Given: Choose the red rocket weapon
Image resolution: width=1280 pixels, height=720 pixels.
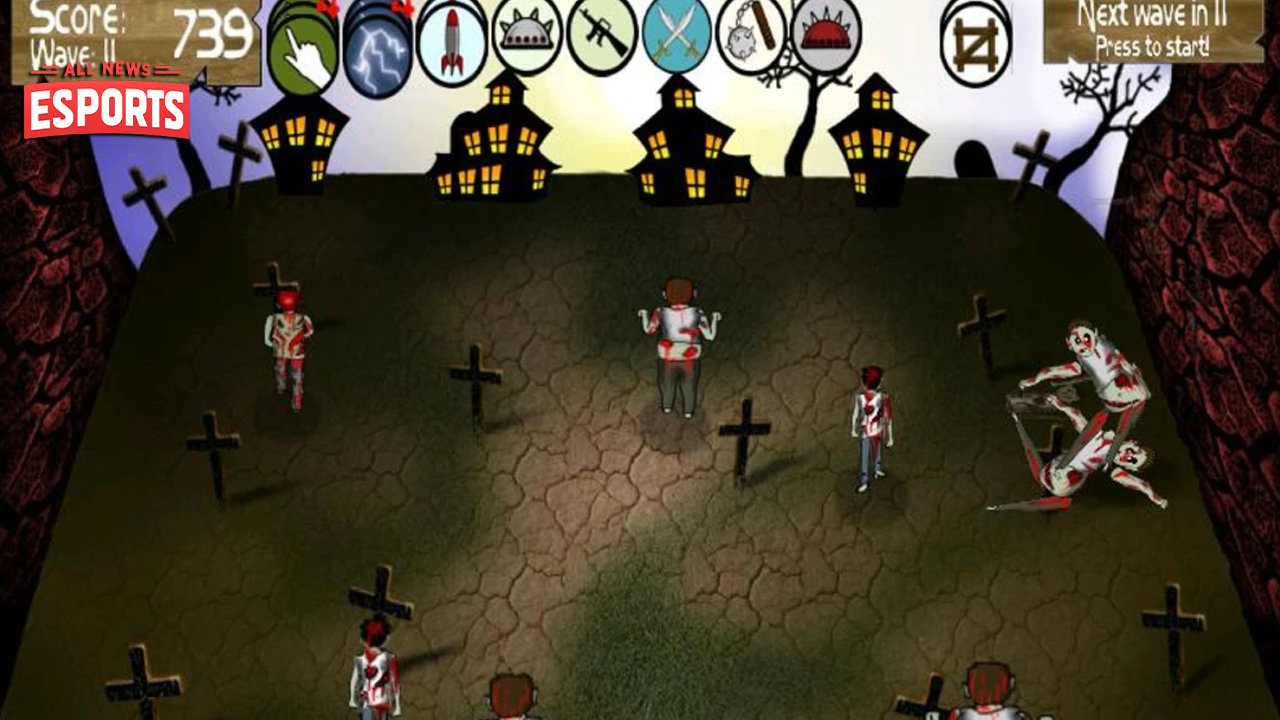Looking at the screenshot, I should (x=452, y=40).
